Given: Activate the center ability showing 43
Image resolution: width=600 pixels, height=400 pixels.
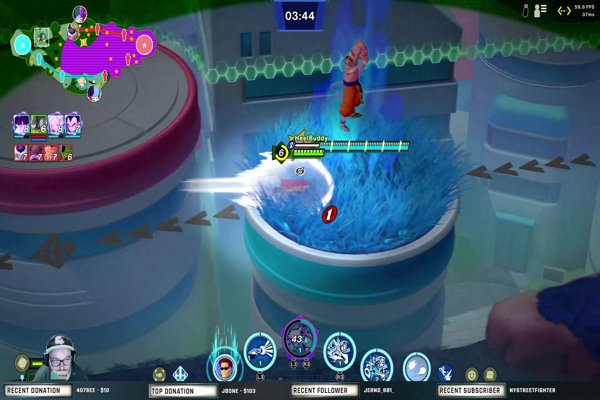Looking at the screenshot, I should [298, 338].
